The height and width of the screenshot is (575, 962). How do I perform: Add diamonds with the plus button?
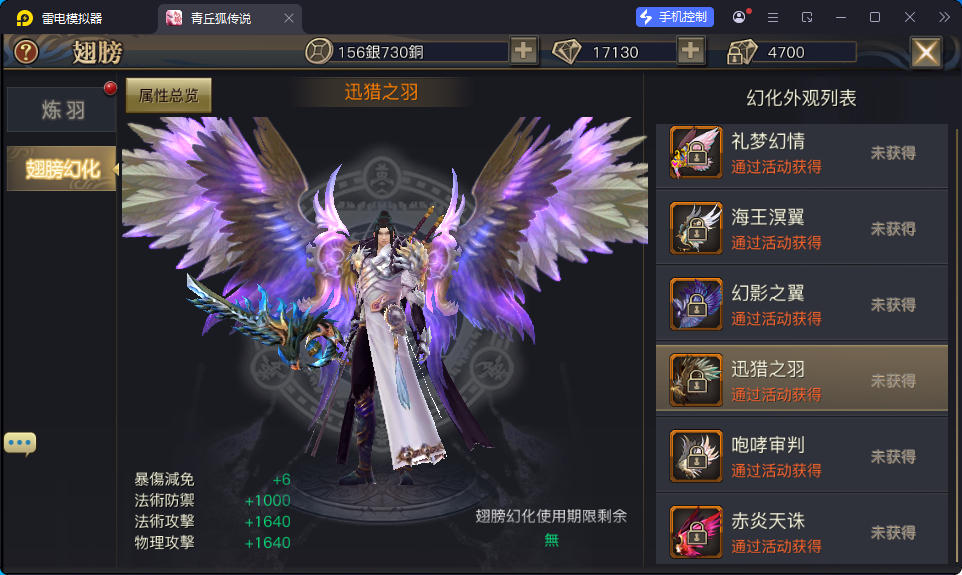coord(691,52)
